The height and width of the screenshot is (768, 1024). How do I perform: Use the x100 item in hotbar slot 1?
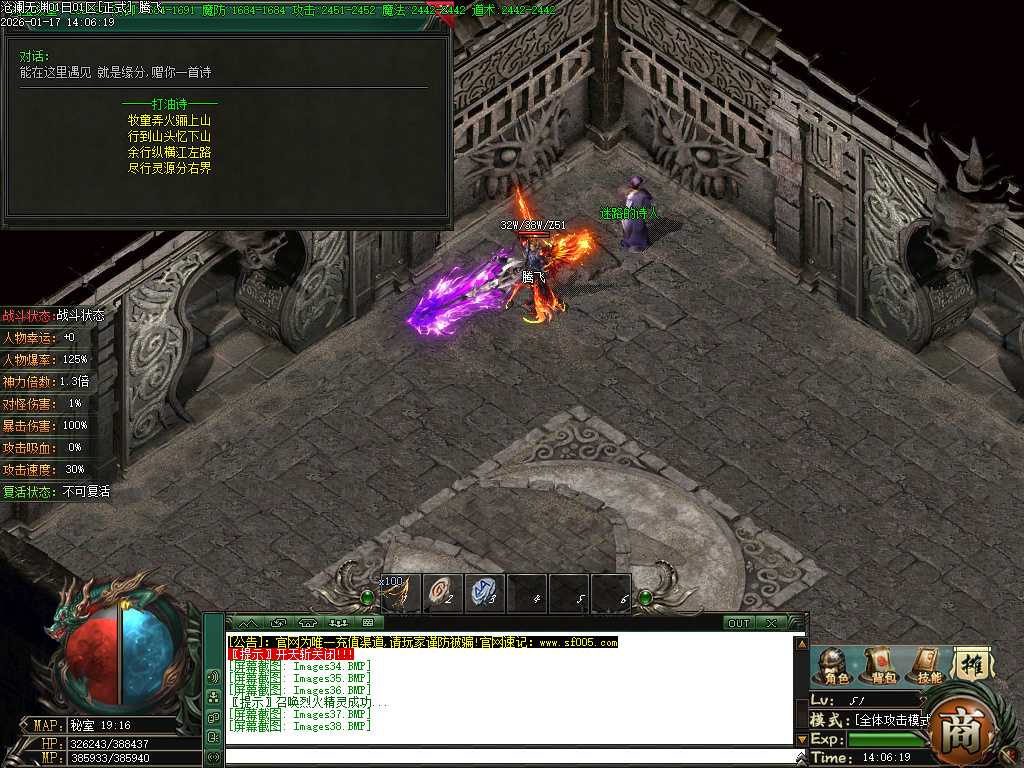pyautogui.click(x=400, y=593)
